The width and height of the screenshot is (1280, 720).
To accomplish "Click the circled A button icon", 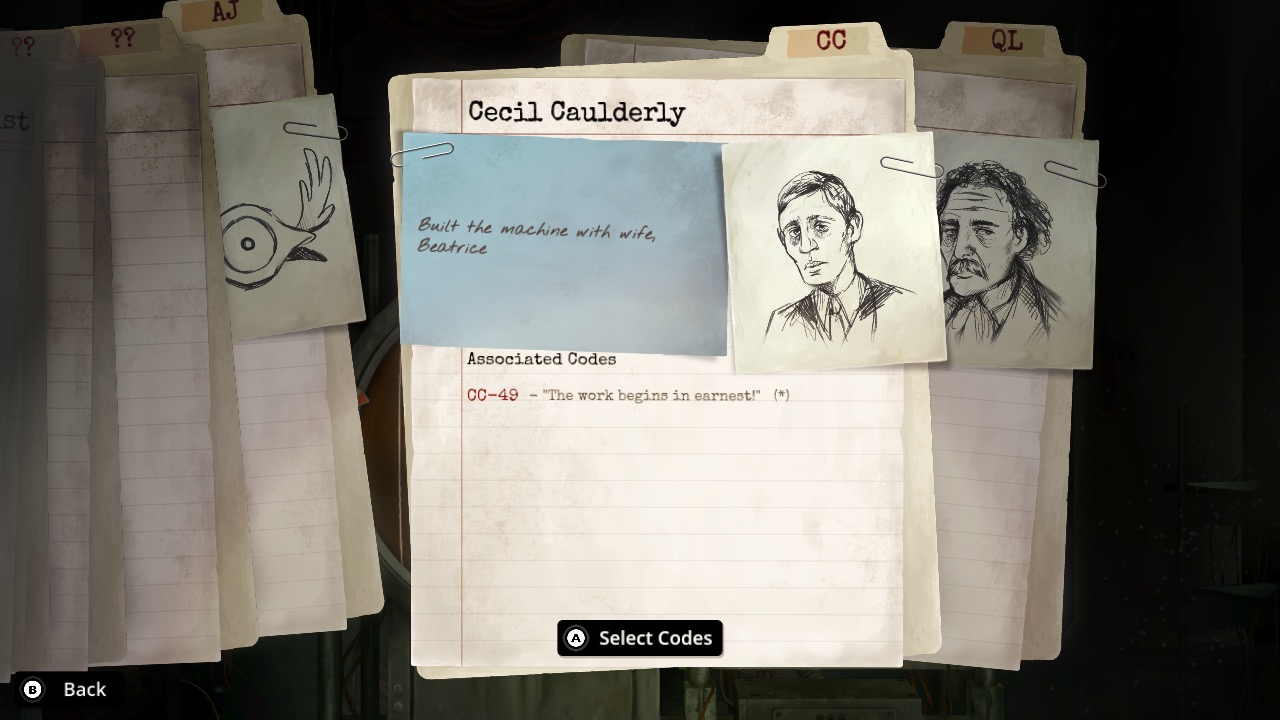I will pyautogui.click(x=575, y=638).
